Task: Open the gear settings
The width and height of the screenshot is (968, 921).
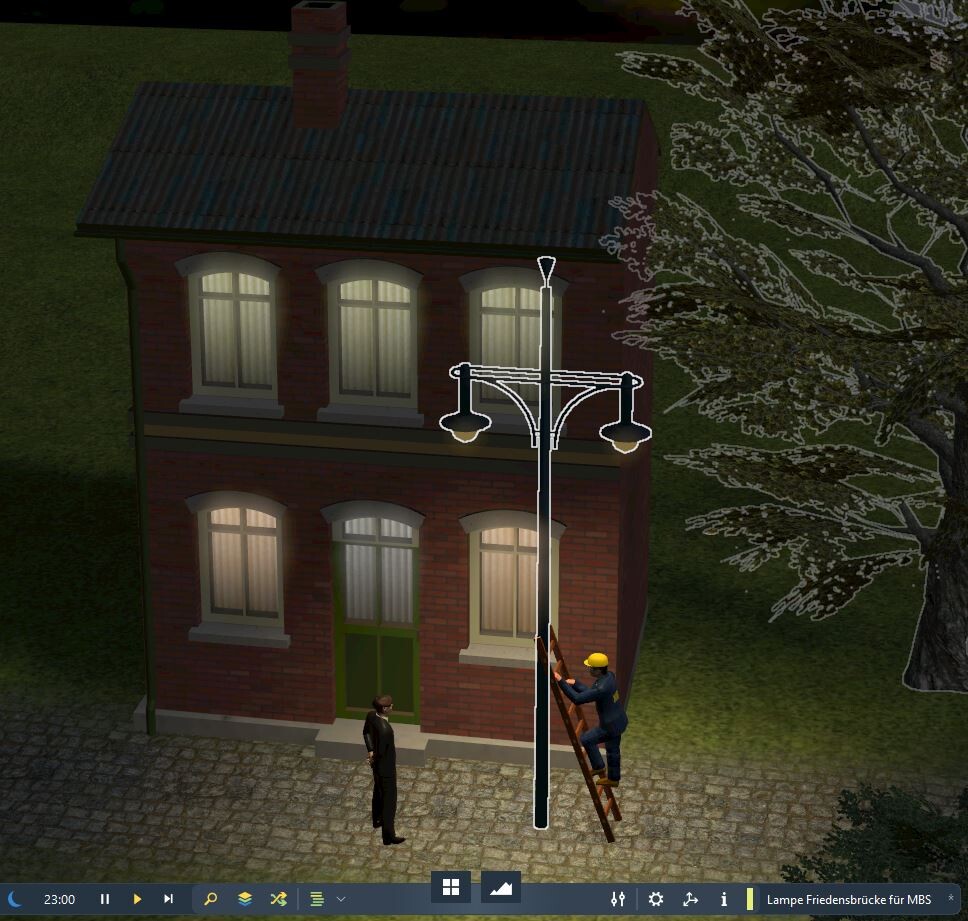Action: coord(656,899)
